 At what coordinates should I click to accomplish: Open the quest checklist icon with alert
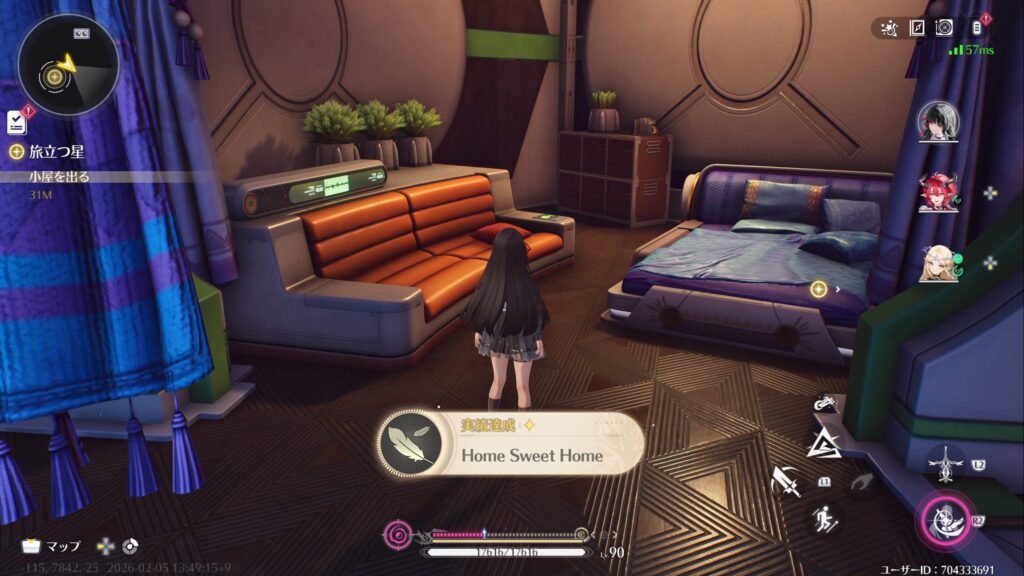click(16, 122)
